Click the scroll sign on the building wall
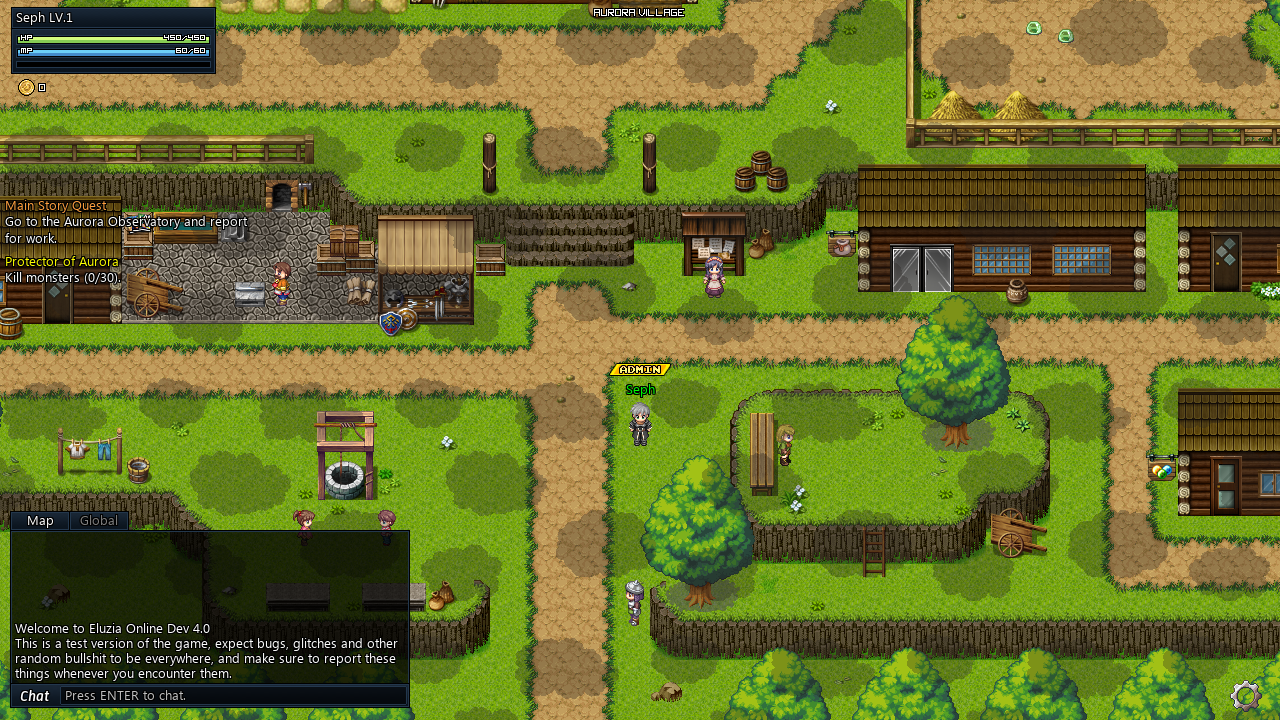This screenshot has width=1280, height=720. coord(841,243)
